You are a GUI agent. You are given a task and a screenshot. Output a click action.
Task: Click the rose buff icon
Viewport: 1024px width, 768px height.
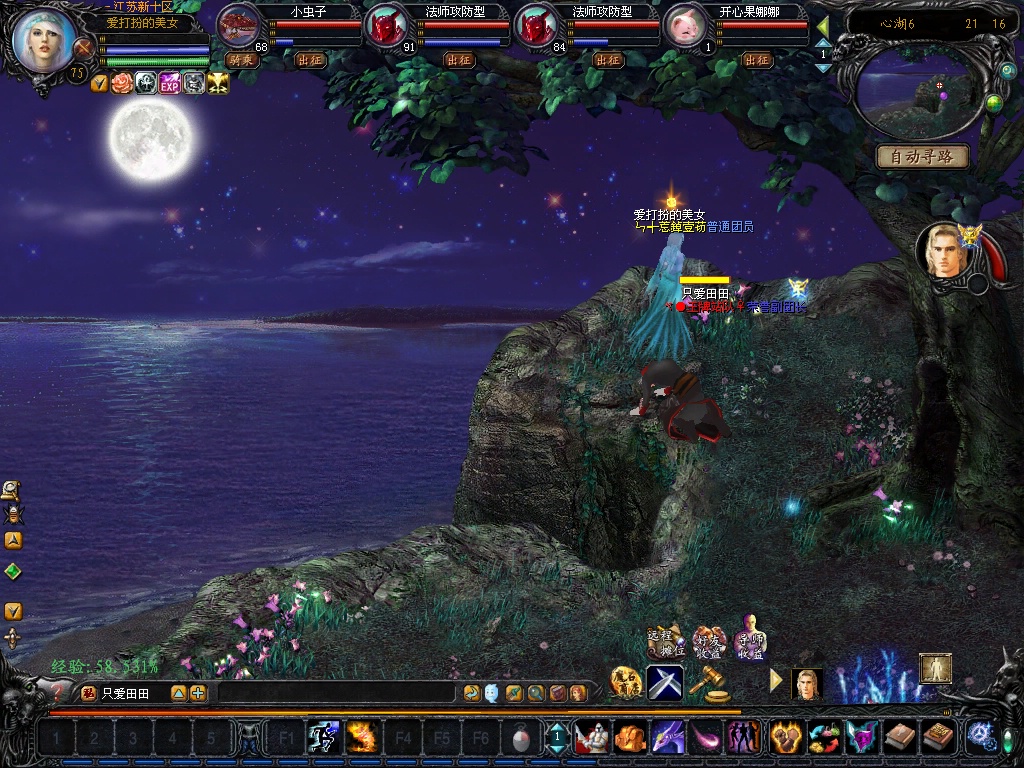tap(122, 83)
